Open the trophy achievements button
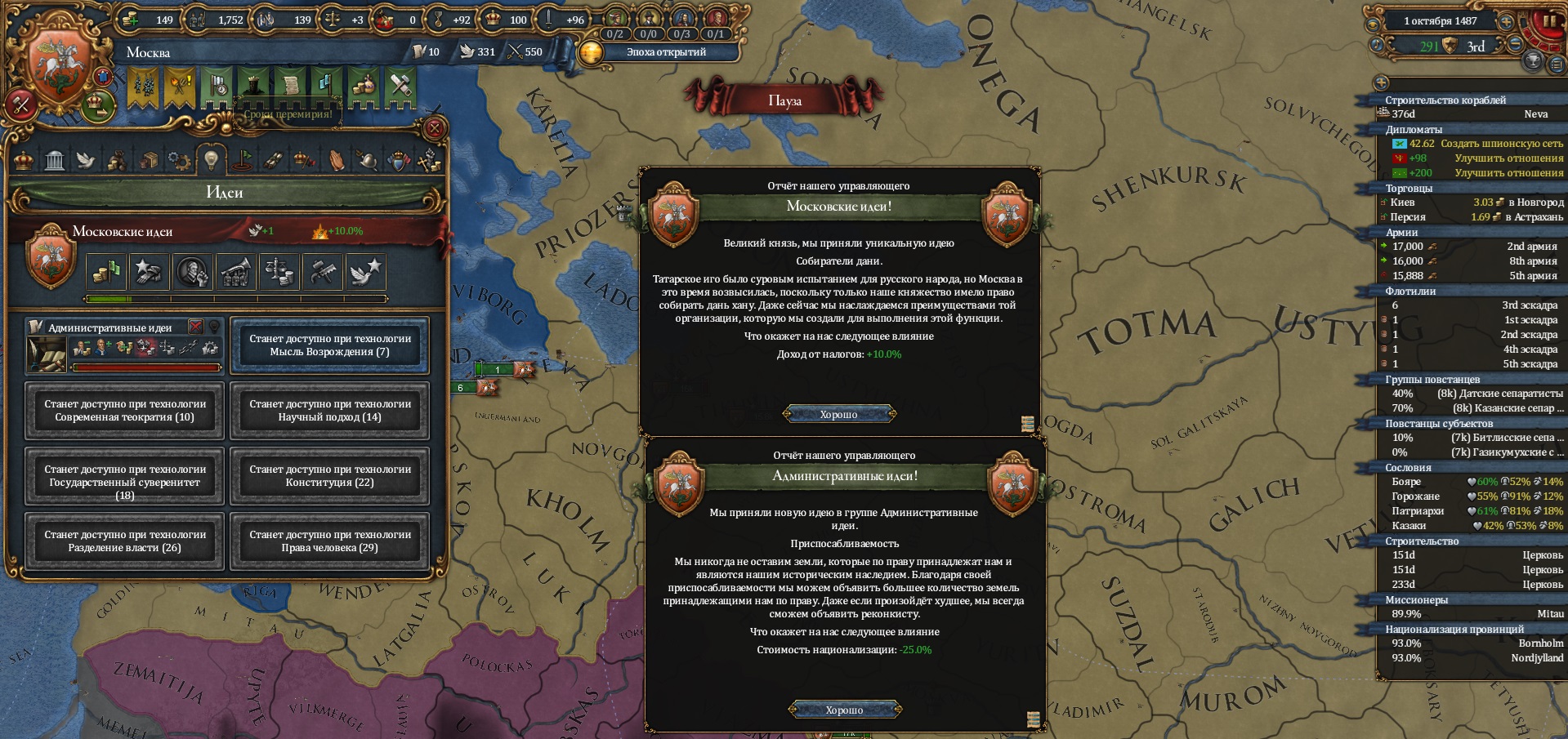This screenshot has height=739, width=1568. click(x=1534, y=60)
